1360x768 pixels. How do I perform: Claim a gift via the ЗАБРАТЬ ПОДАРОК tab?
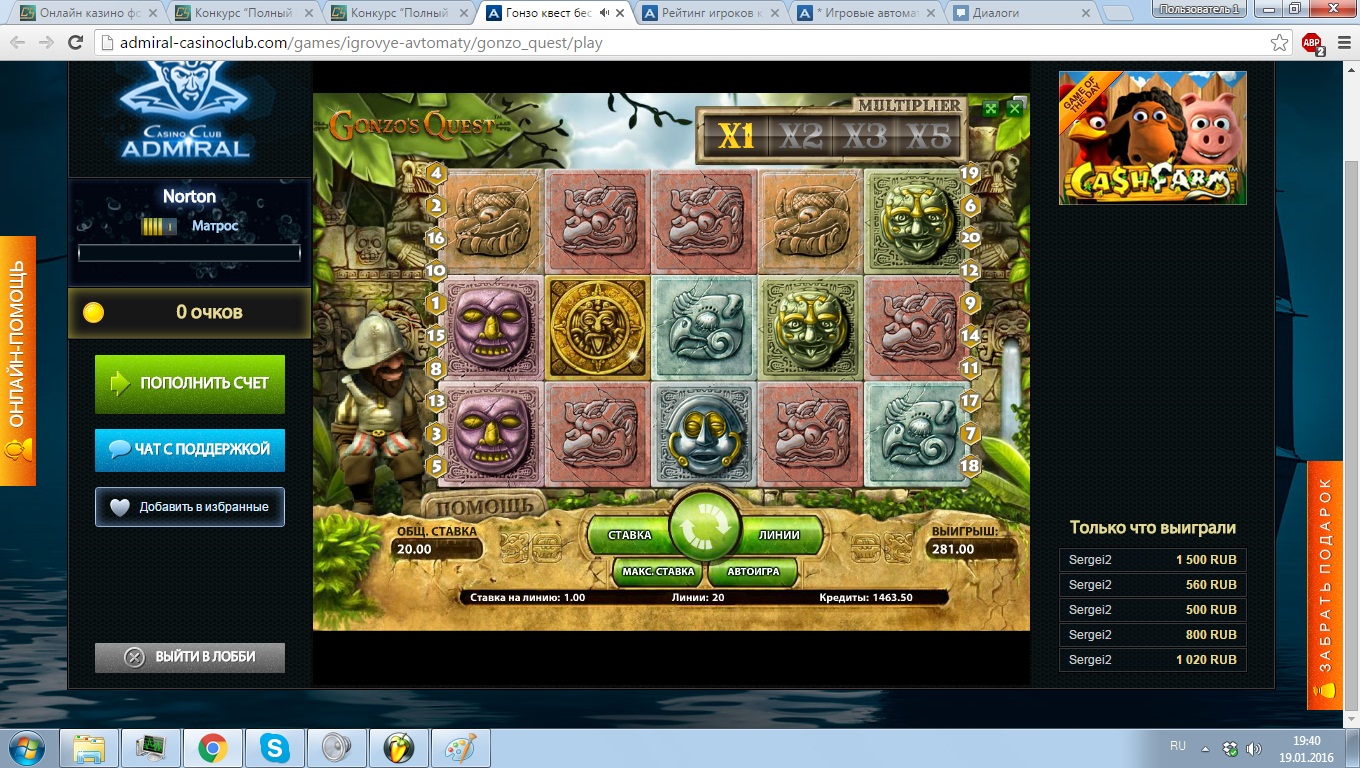click(1325, 585)
